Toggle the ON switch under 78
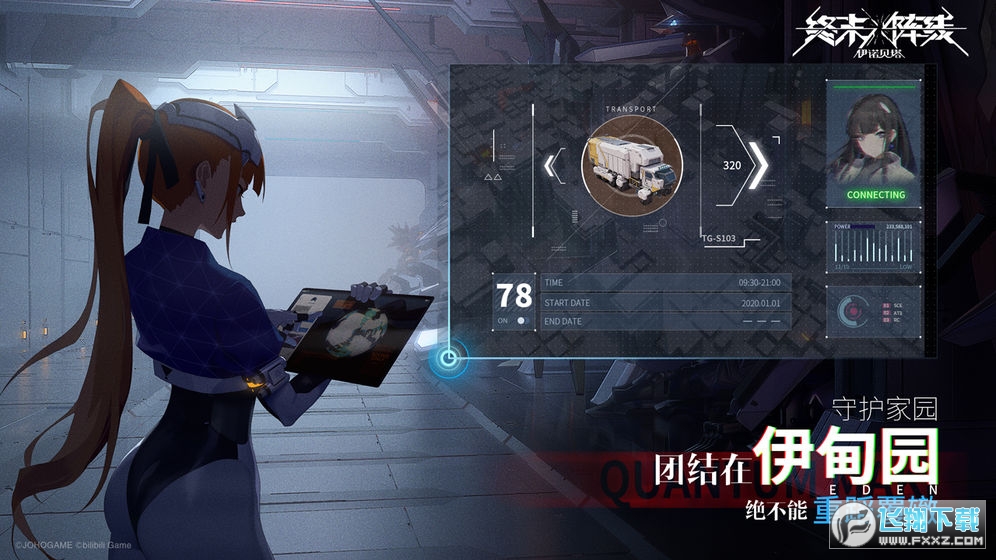996x560 pixels. [x=520, y=321]
